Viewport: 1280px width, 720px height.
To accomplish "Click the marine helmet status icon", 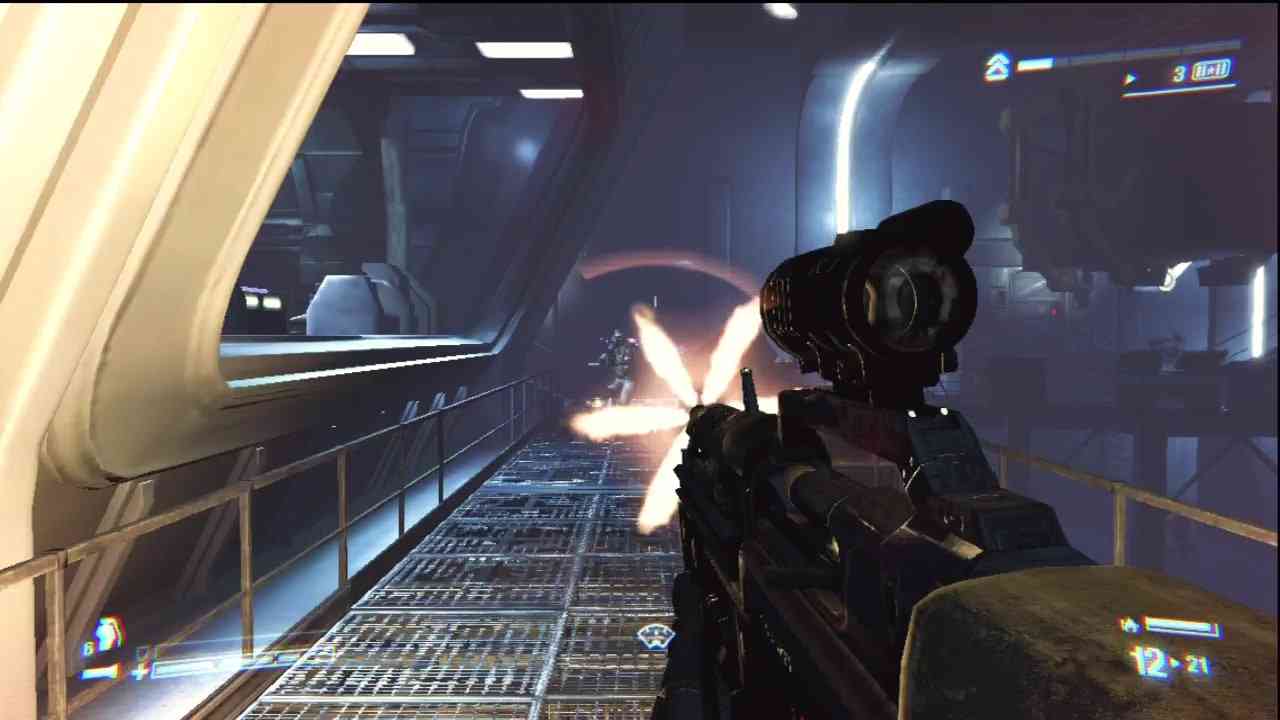I will (x=107, y=635).
